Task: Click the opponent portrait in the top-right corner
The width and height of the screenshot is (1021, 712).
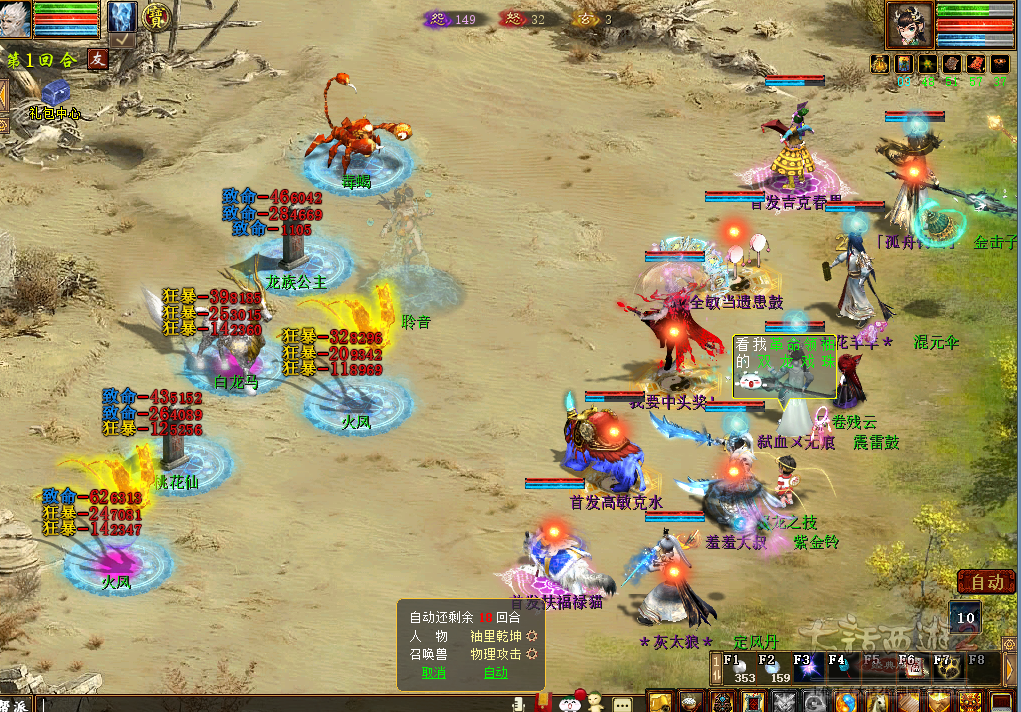Action: click(x=909, y=25)
